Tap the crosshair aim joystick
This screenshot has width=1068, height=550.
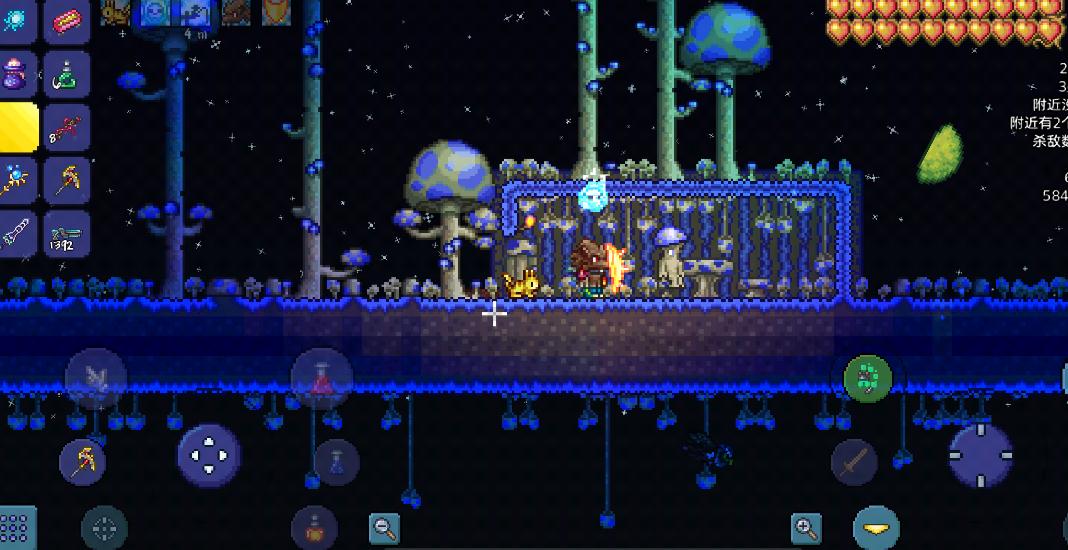(x=980, y=456)
